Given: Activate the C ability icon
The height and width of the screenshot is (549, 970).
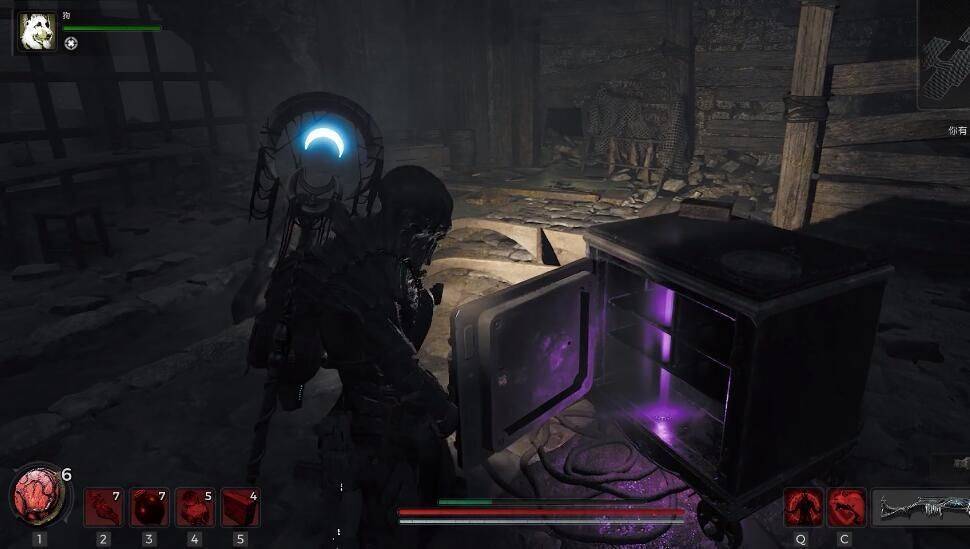Looking at the screenshot, I should [847, 507].
